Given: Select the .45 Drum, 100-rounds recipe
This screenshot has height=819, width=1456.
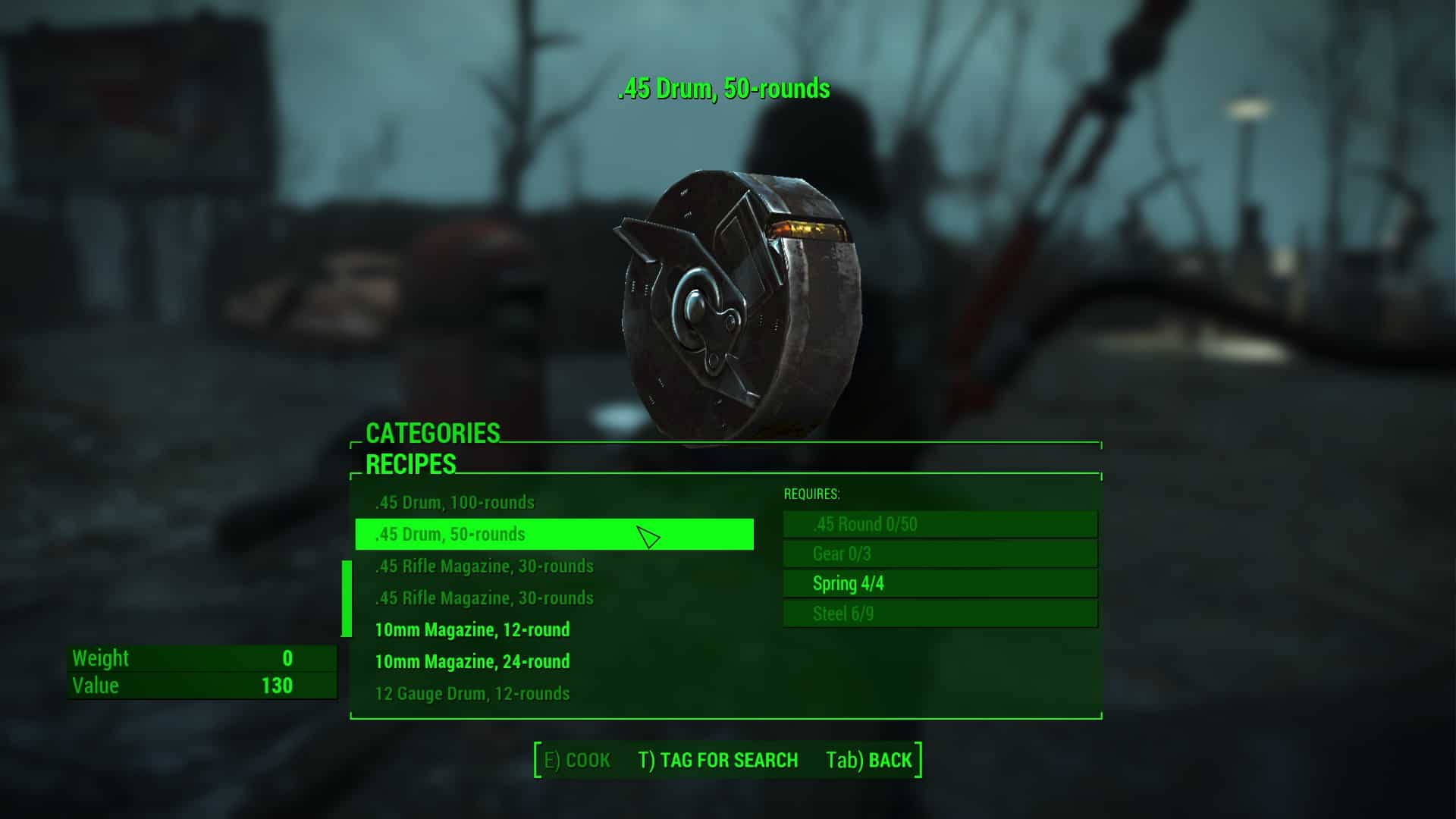Looking at the screenshot, I should [455, 503].
